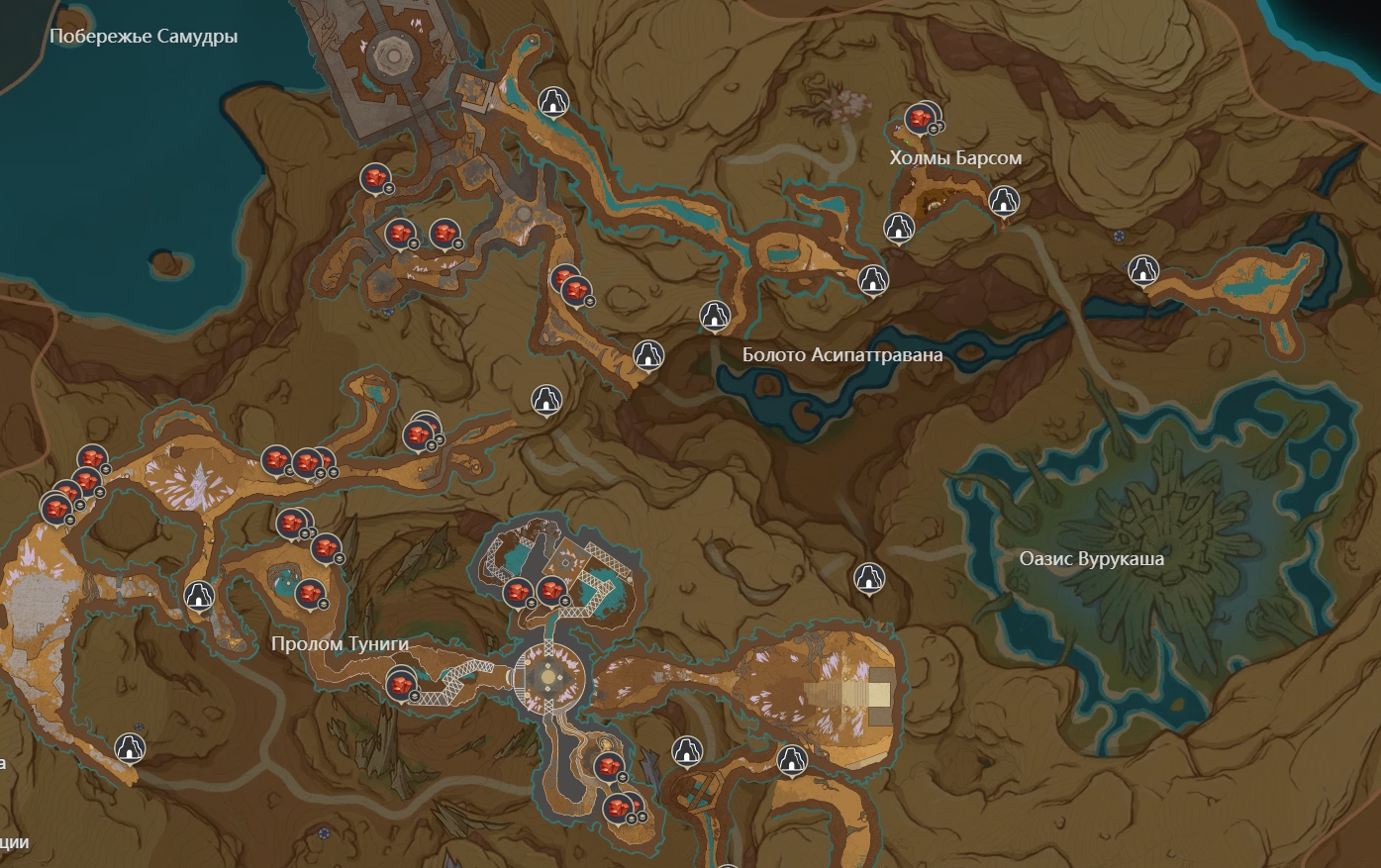Open the easternmost cave entrance marker

pyautogui.click(x=1143, y=269)
